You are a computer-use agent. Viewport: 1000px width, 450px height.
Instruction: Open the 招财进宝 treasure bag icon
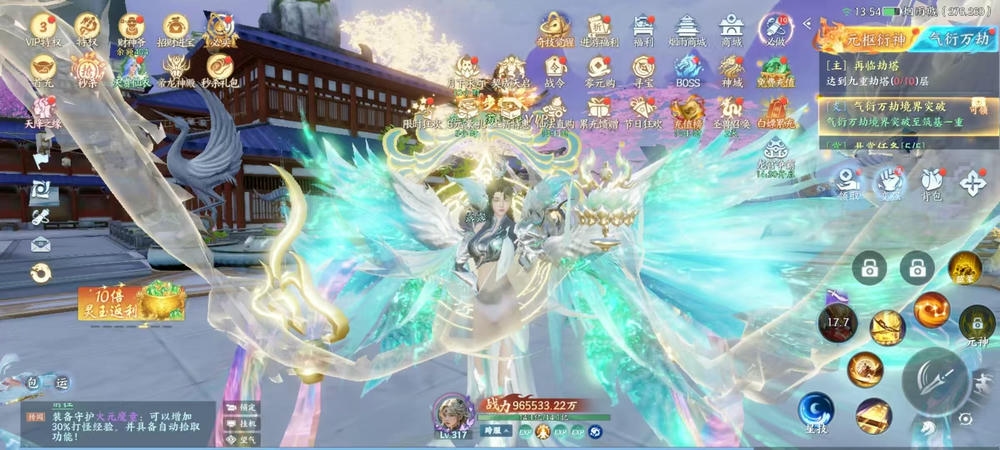(x=176, y=28)
